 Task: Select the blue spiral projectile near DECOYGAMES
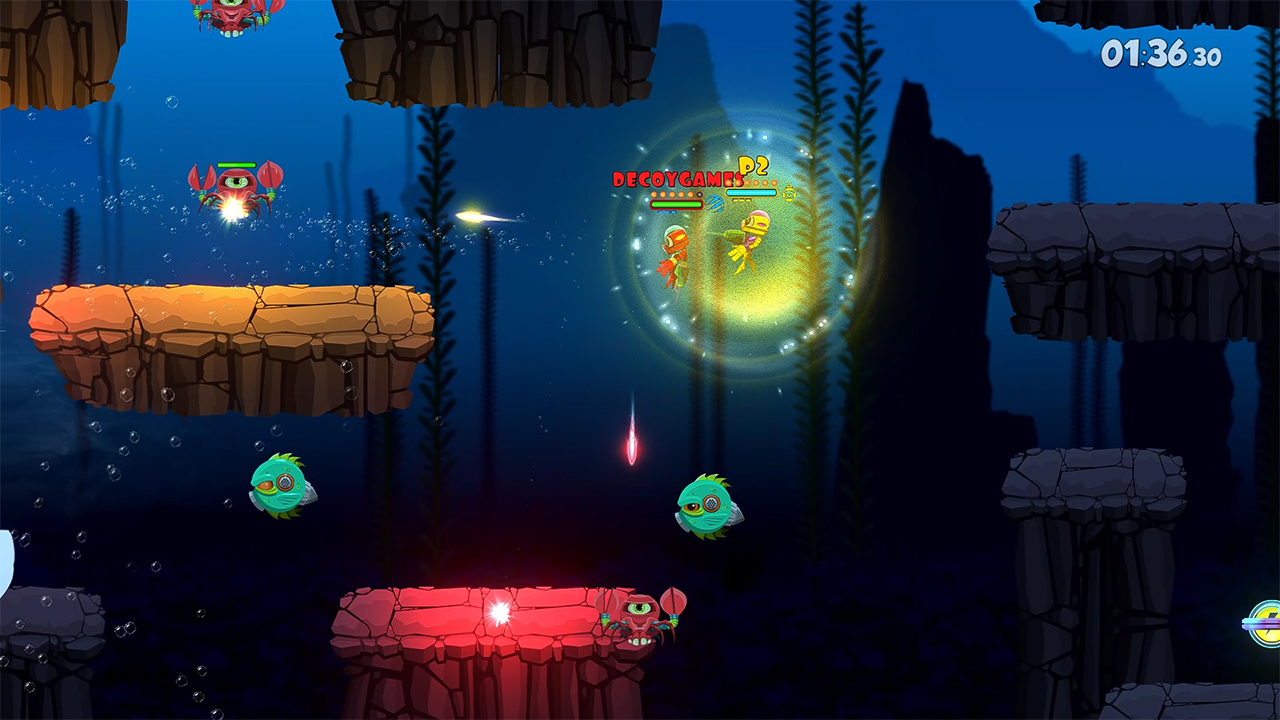[x=714, y=204]
